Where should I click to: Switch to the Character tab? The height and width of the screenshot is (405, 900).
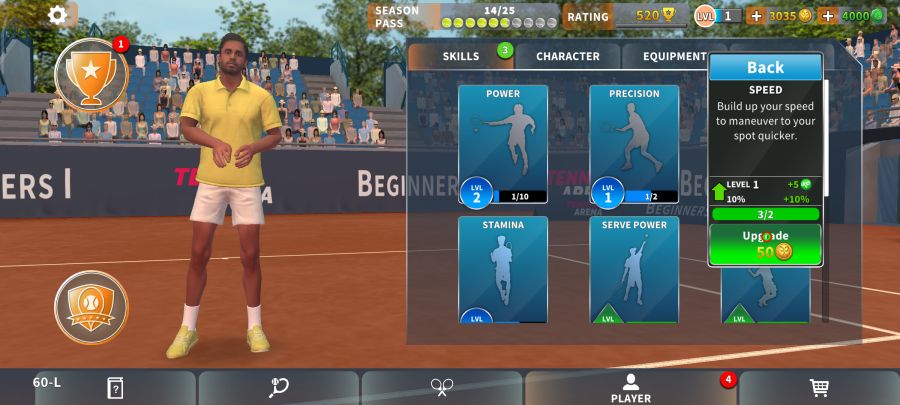567,56
